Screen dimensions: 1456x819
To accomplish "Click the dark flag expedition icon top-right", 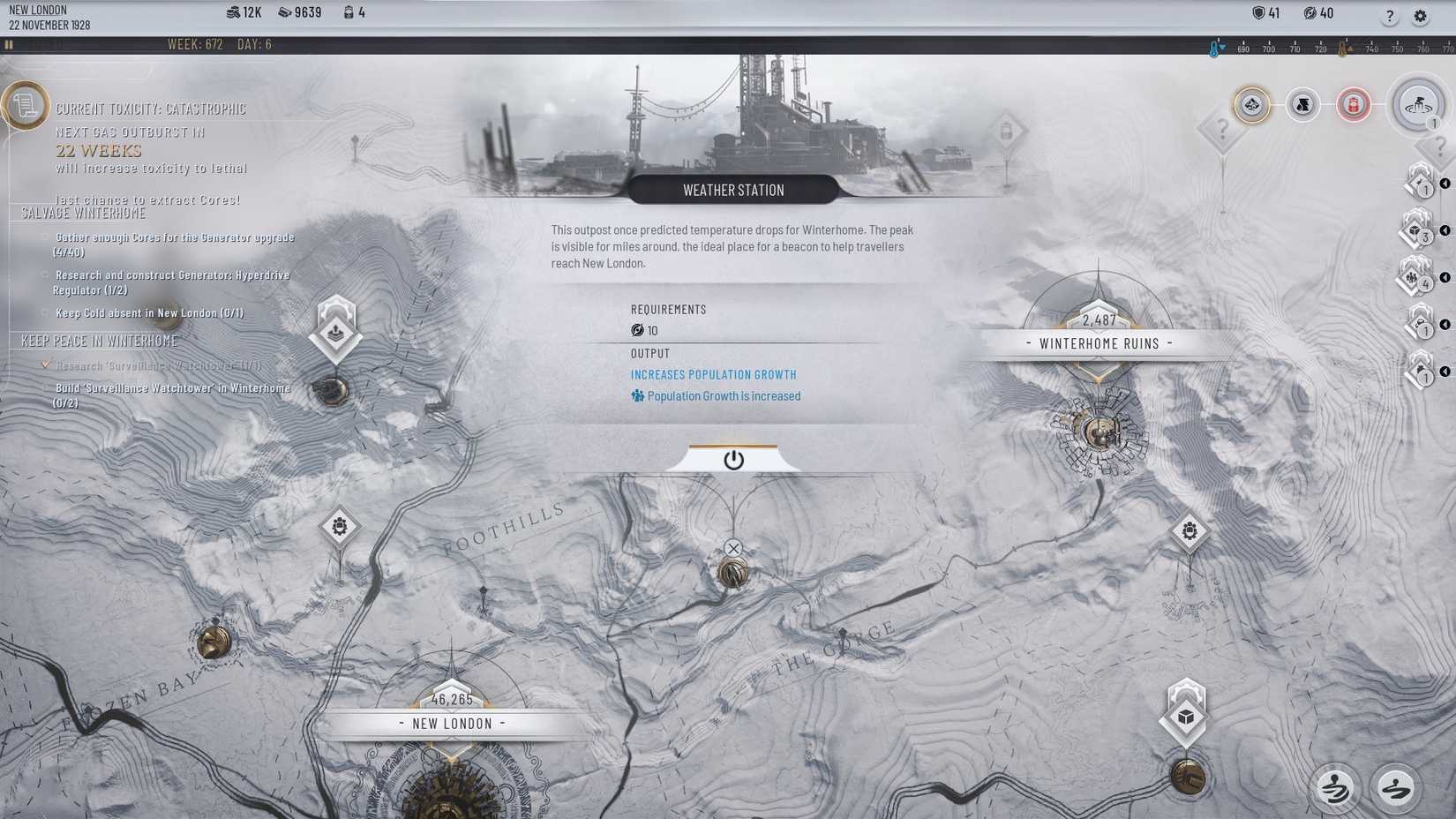I will point(1301,103).
